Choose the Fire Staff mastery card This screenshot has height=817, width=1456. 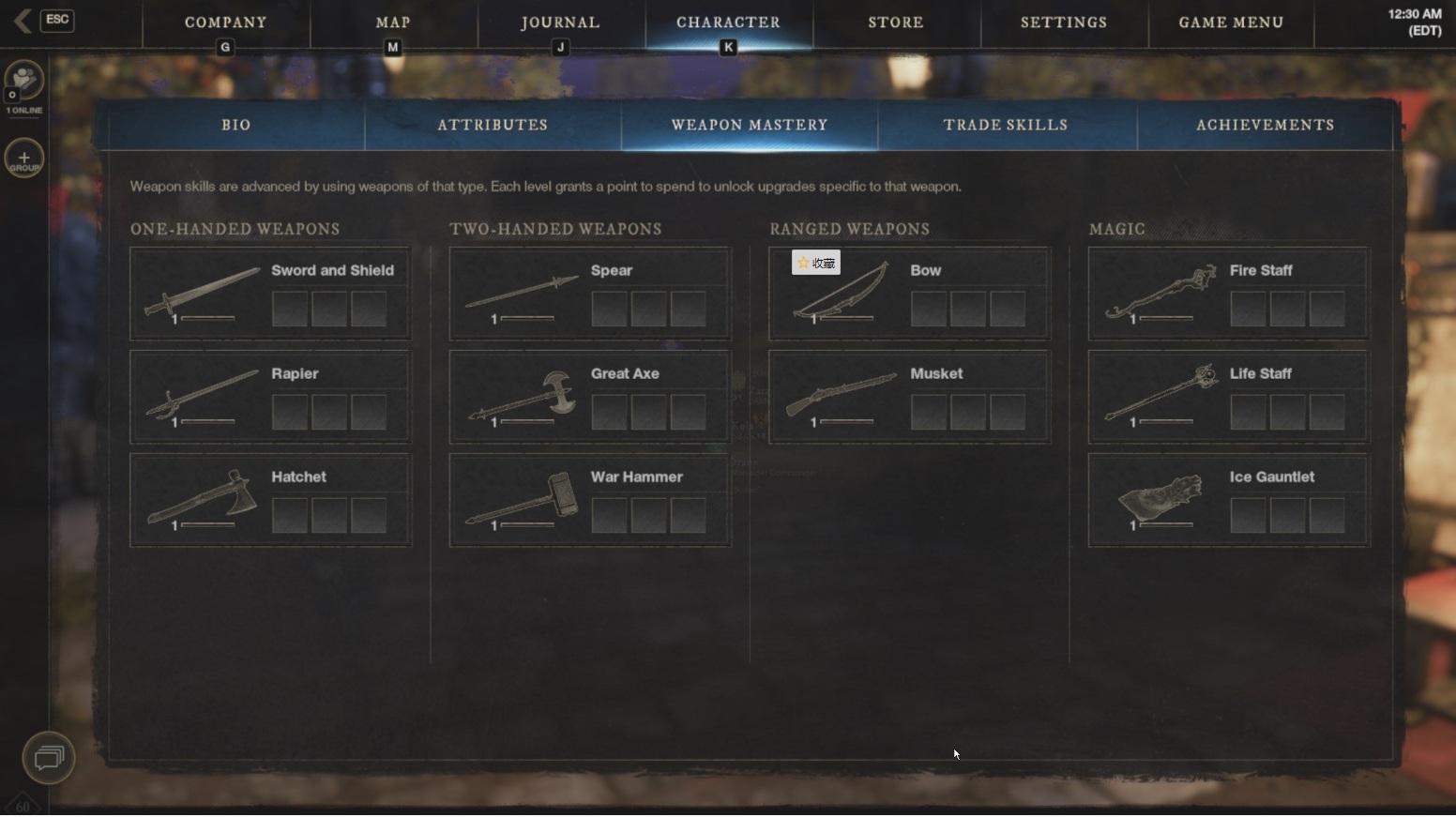point(1228,294)
